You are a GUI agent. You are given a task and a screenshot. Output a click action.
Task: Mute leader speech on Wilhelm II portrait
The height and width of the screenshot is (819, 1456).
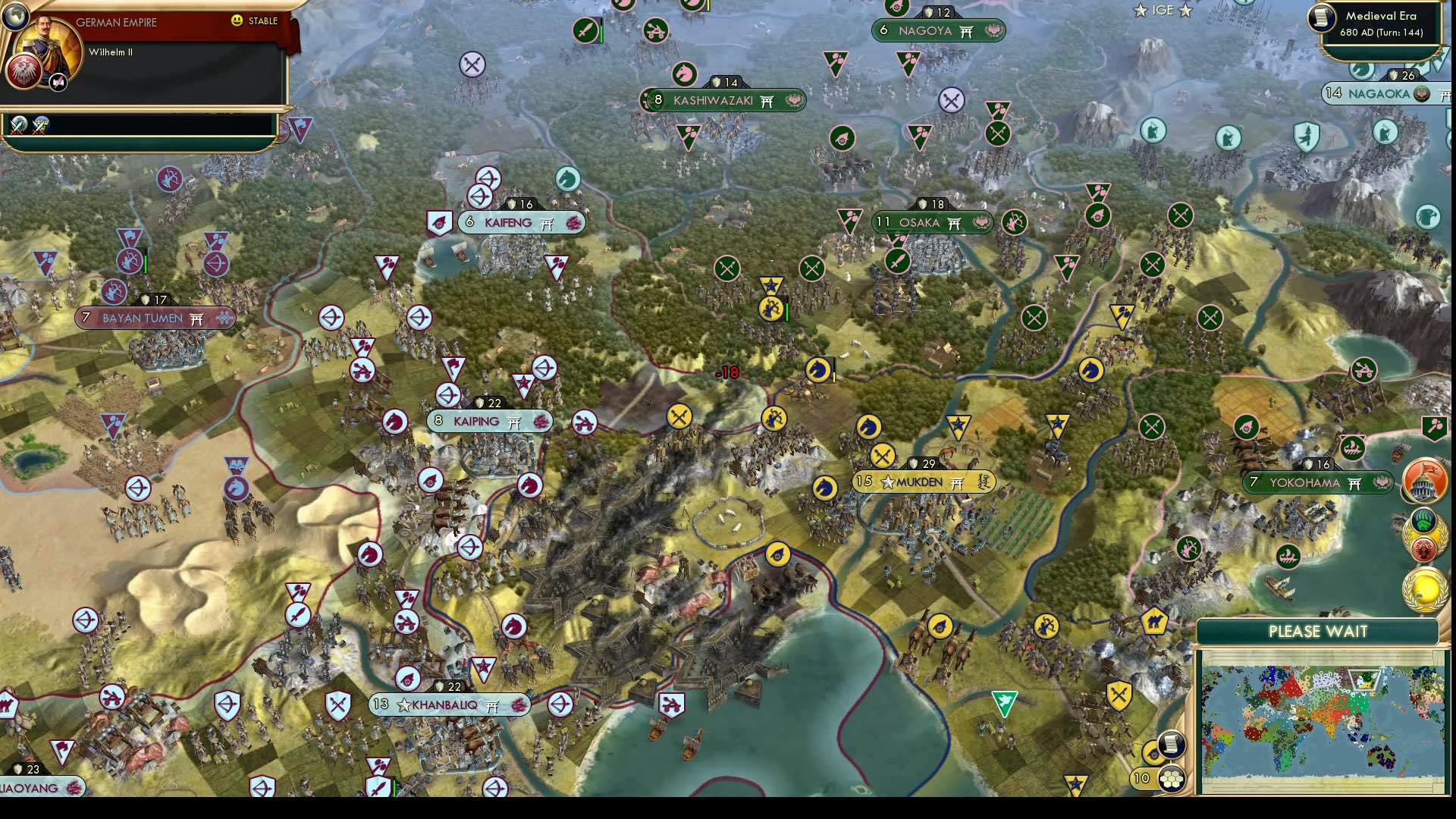point(58,83)
